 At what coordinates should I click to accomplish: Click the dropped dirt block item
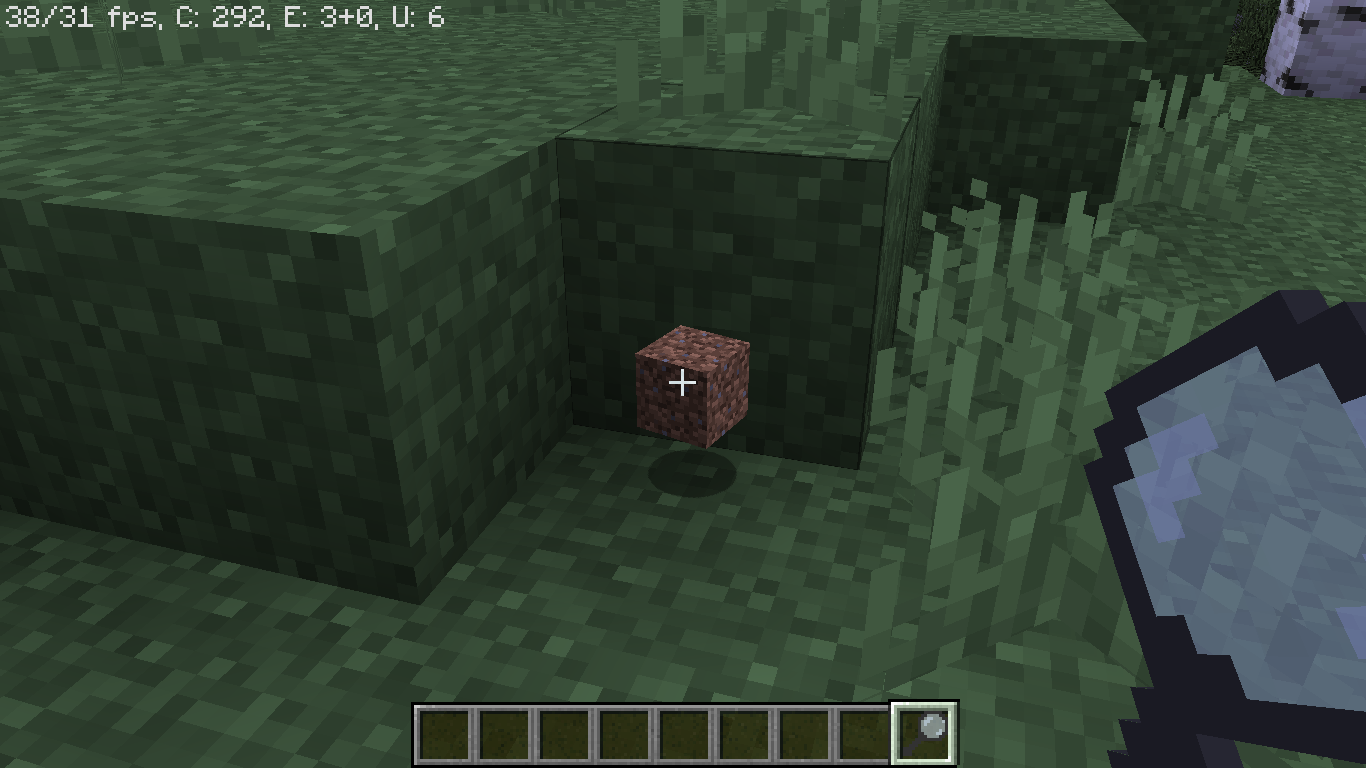click(x=690, y=385)
